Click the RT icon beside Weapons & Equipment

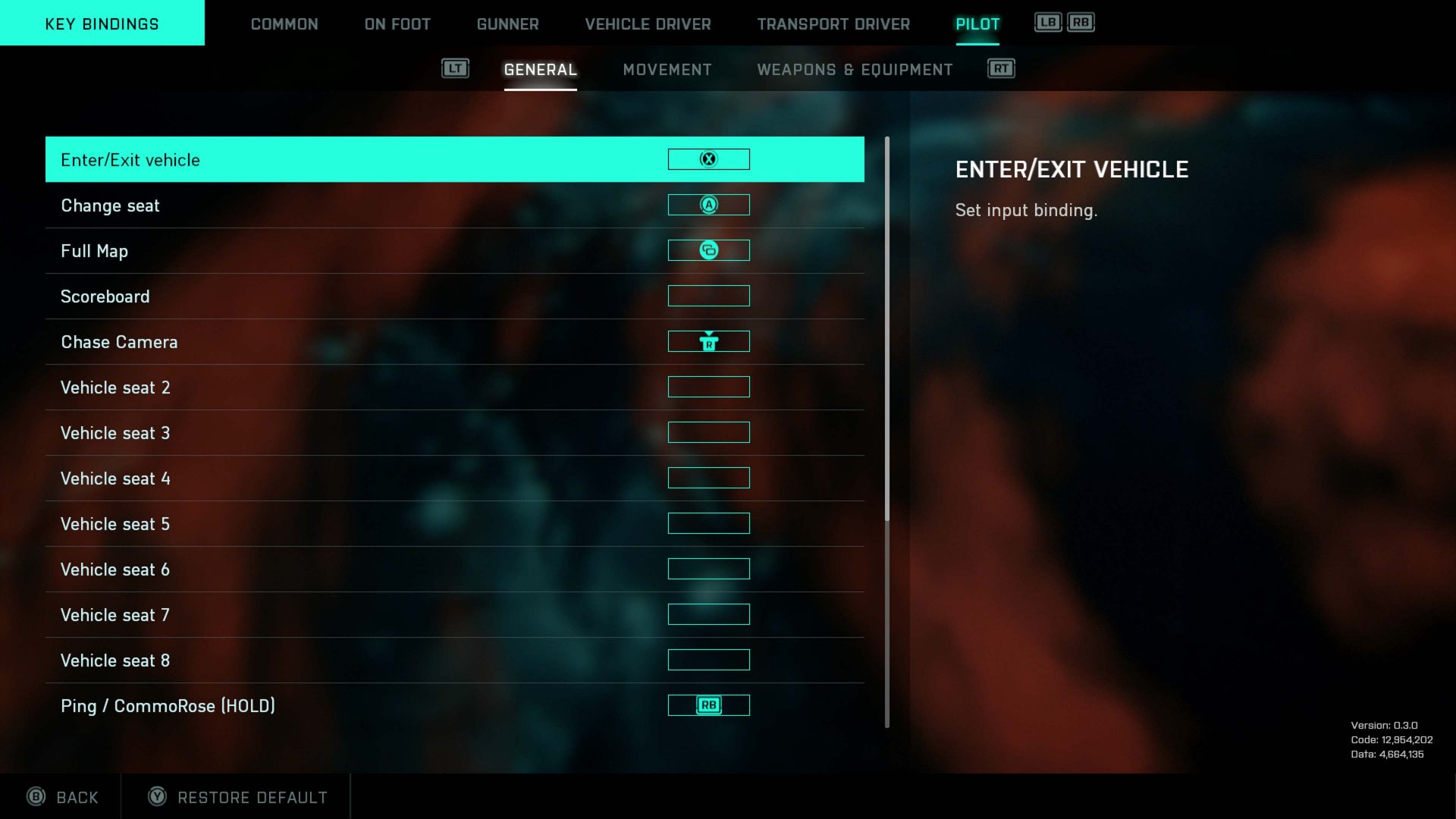pyautogui.click(x=1000, y=68)
